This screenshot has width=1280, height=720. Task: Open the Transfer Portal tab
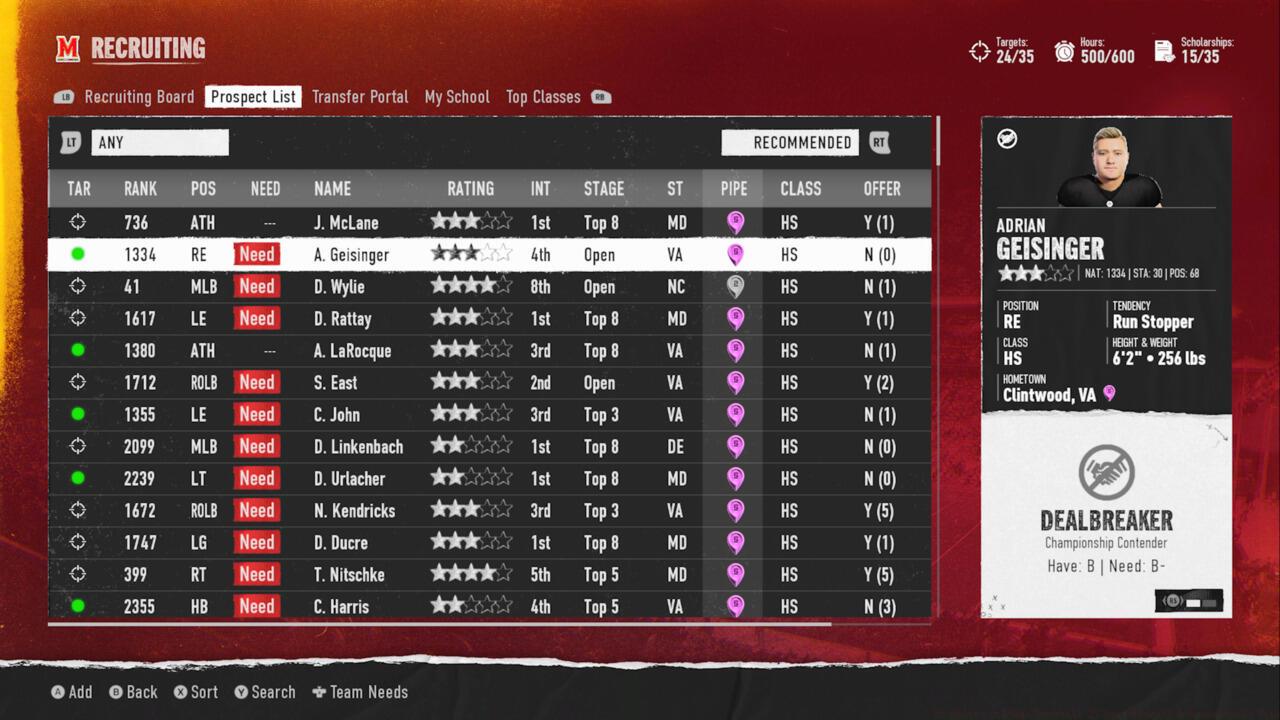(x=360, y=97)
